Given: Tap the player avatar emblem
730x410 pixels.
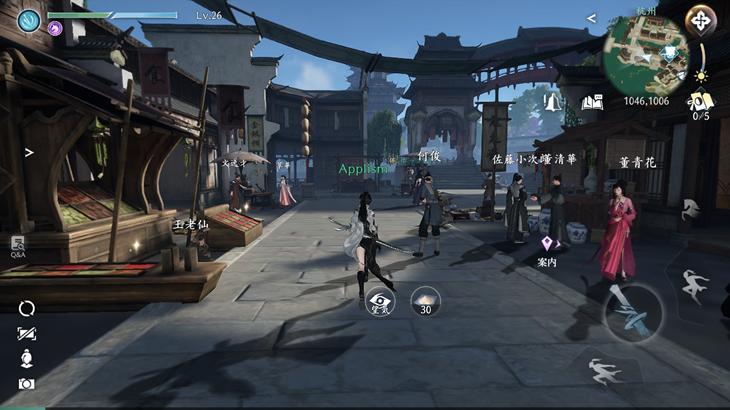Looking at the screenshot, I should (29, 20).
